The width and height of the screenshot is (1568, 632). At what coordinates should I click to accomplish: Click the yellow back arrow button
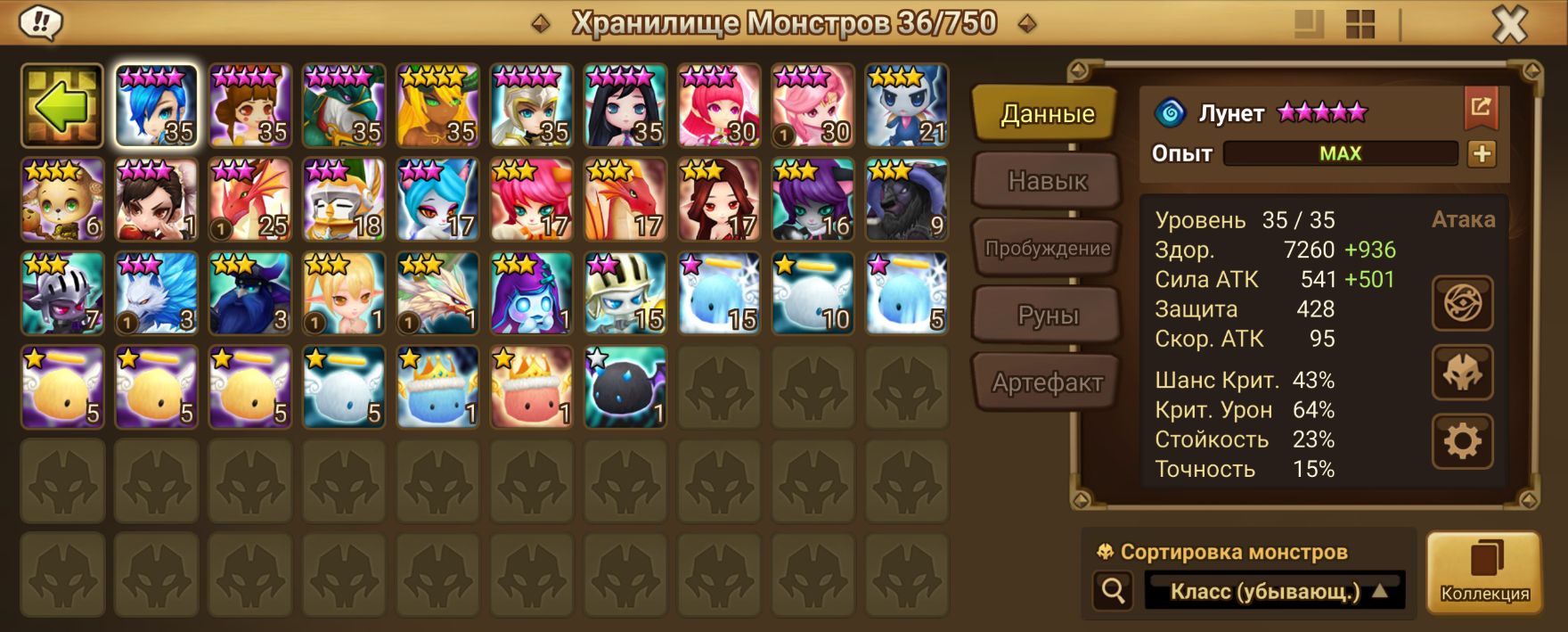pyautogui.click(x=62, y=106)
